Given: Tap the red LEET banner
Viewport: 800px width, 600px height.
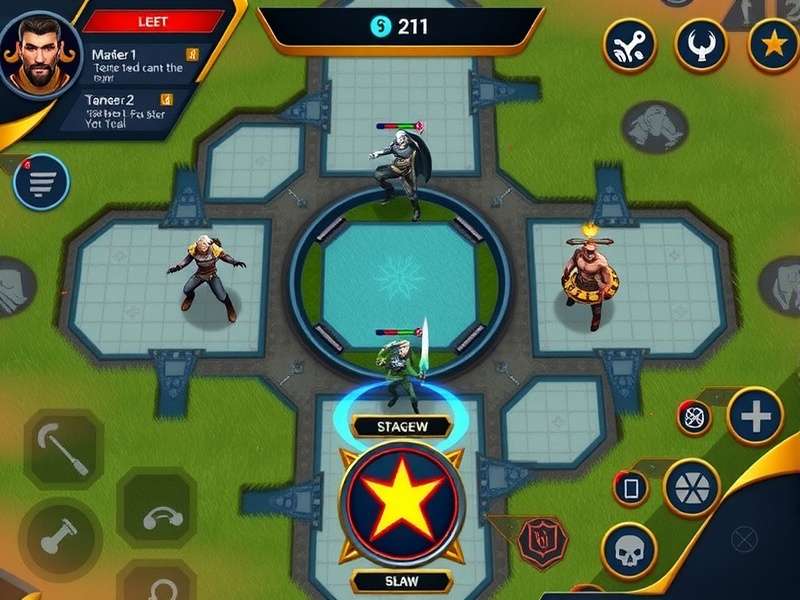Looking at the screenshot, I should click(x=153, y=21).
